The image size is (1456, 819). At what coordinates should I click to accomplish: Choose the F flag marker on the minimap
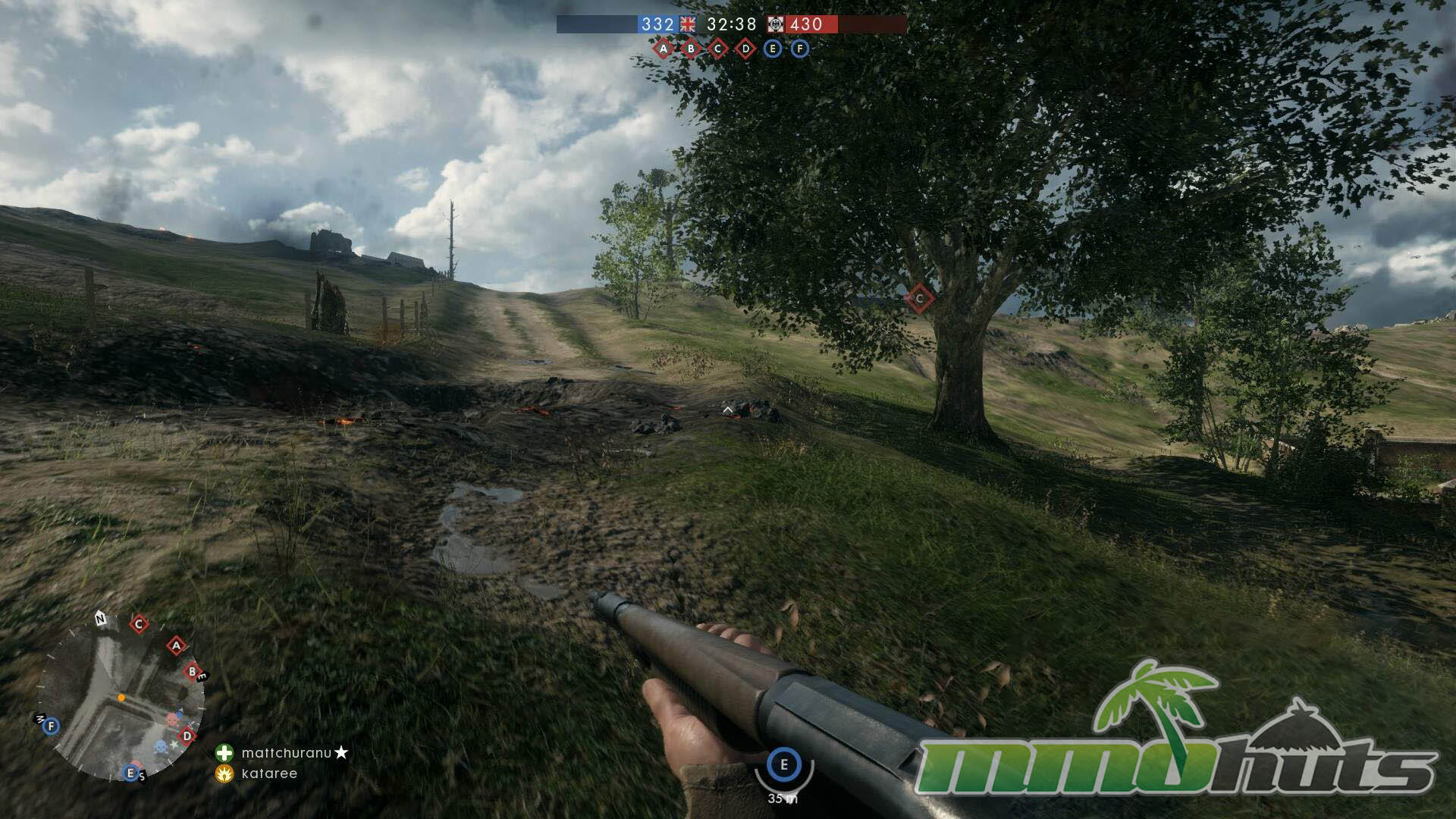(51, 726)
